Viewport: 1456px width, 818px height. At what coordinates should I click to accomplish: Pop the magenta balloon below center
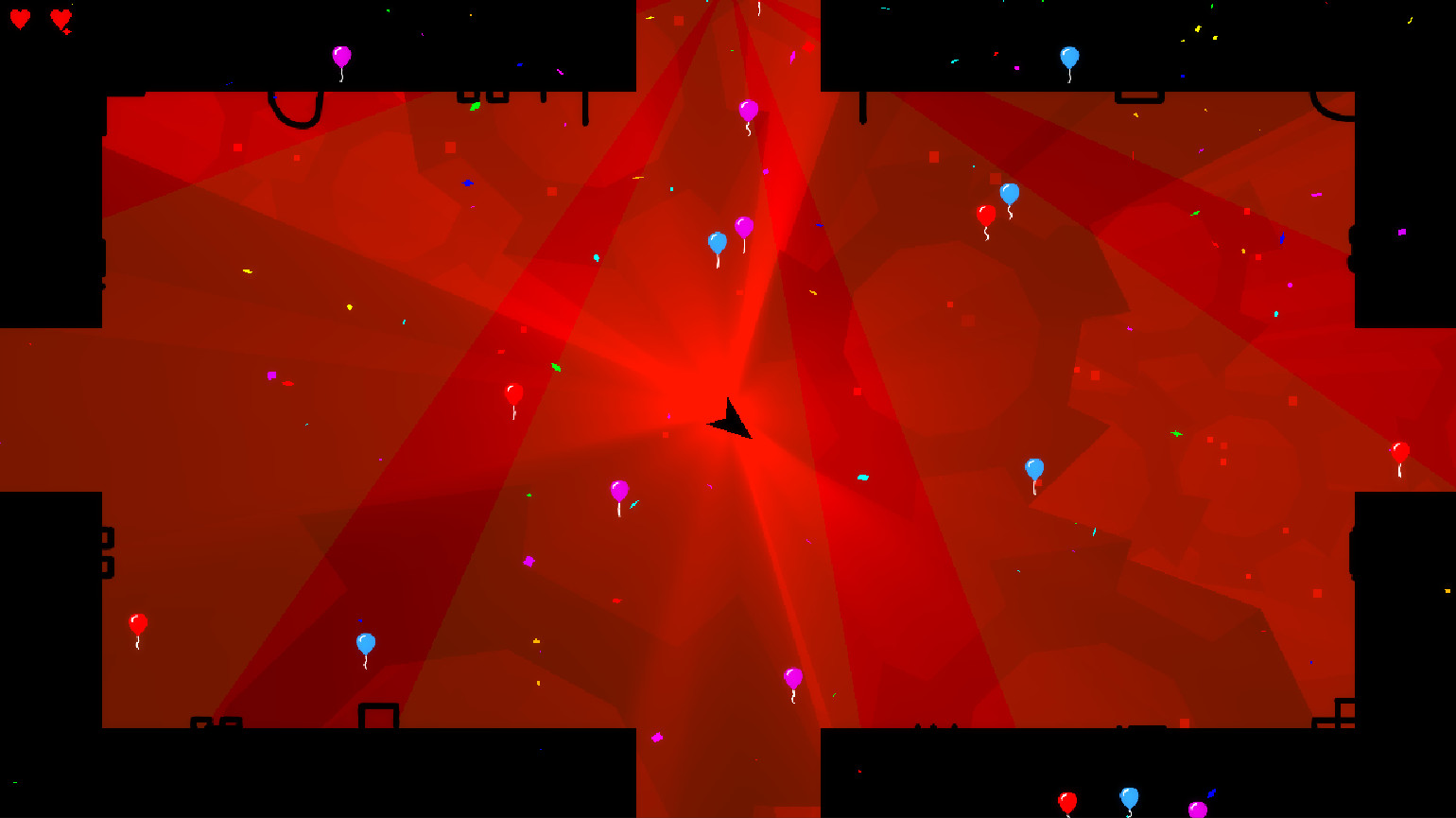pyautogui.click(x=620, y=488)
